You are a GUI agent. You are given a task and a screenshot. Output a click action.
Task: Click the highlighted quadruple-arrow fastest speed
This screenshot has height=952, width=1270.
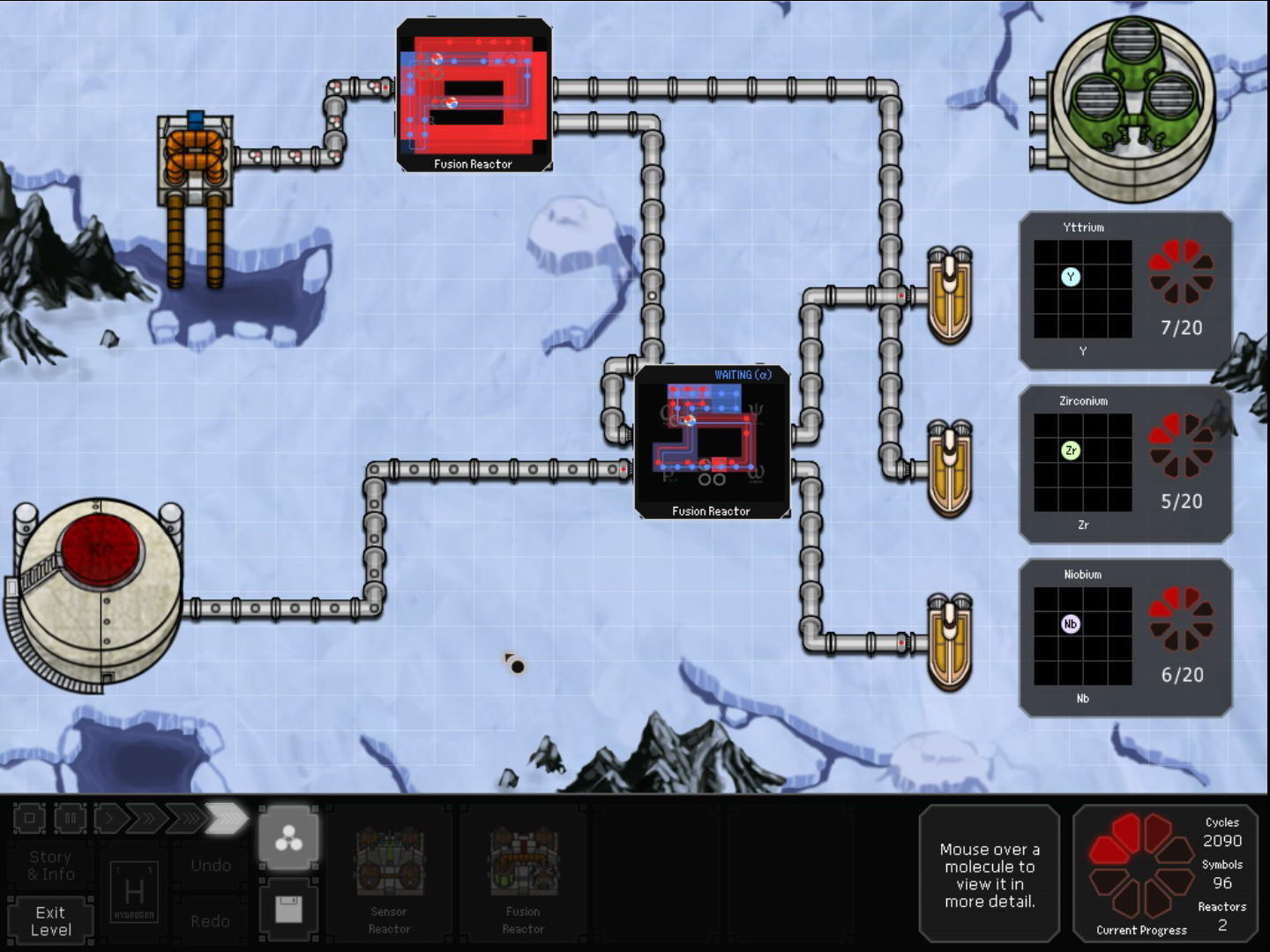click(x=227, y=818)
